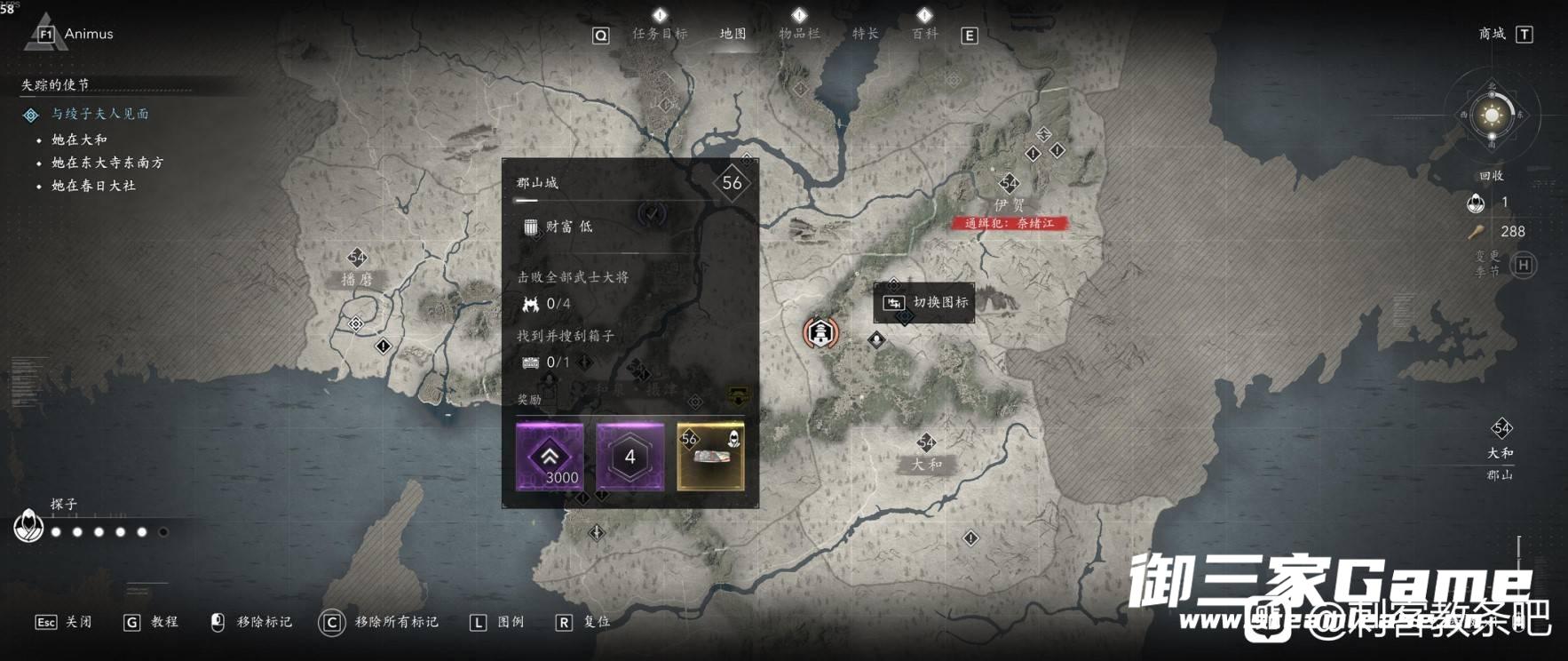Screen dimensions: 1568x661
Task: Reset map position with 复位
Action: [584, 622]
